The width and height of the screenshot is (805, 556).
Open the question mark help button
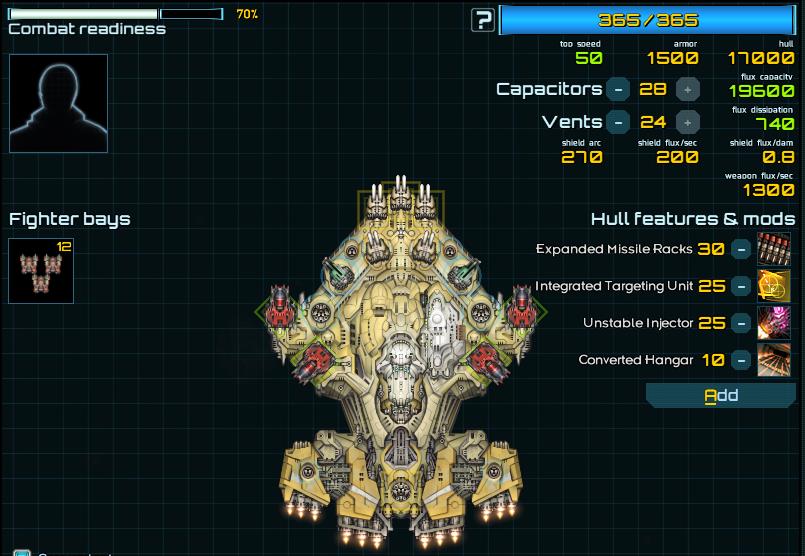tap(484, 19)
